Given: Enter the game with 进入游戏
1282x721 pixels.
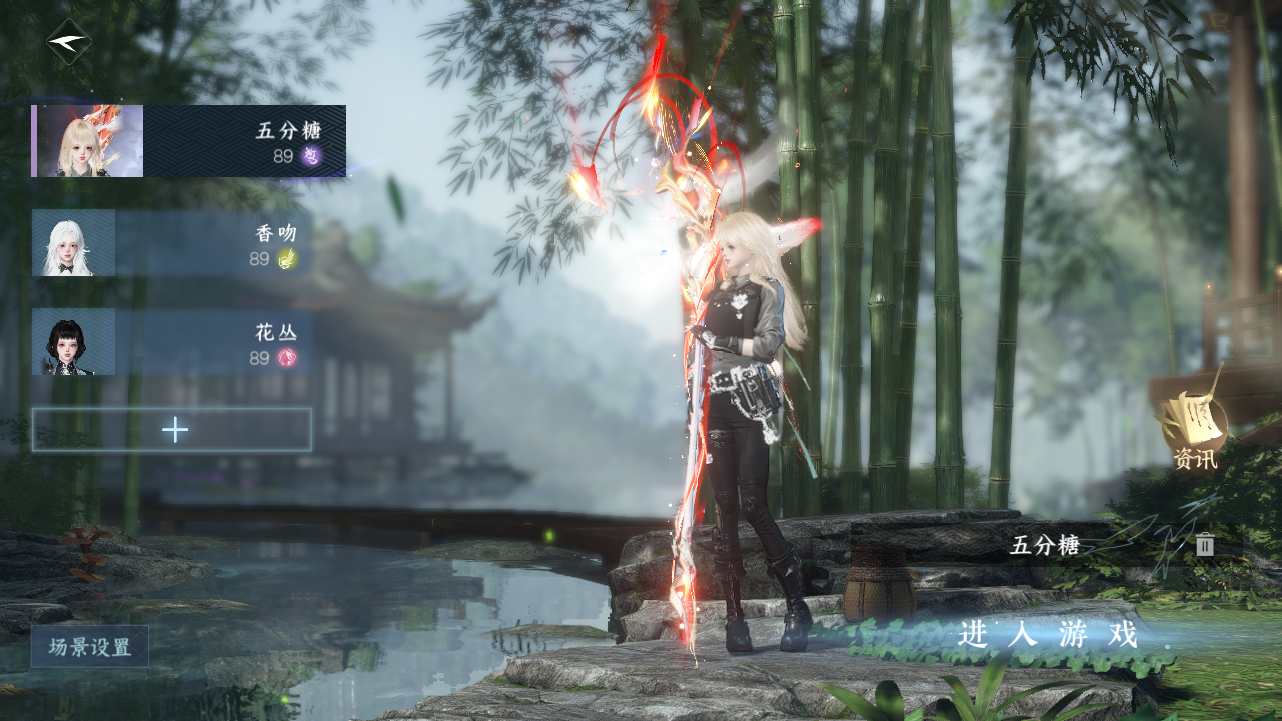Looking at the screenshot, I should [1048, 634].
